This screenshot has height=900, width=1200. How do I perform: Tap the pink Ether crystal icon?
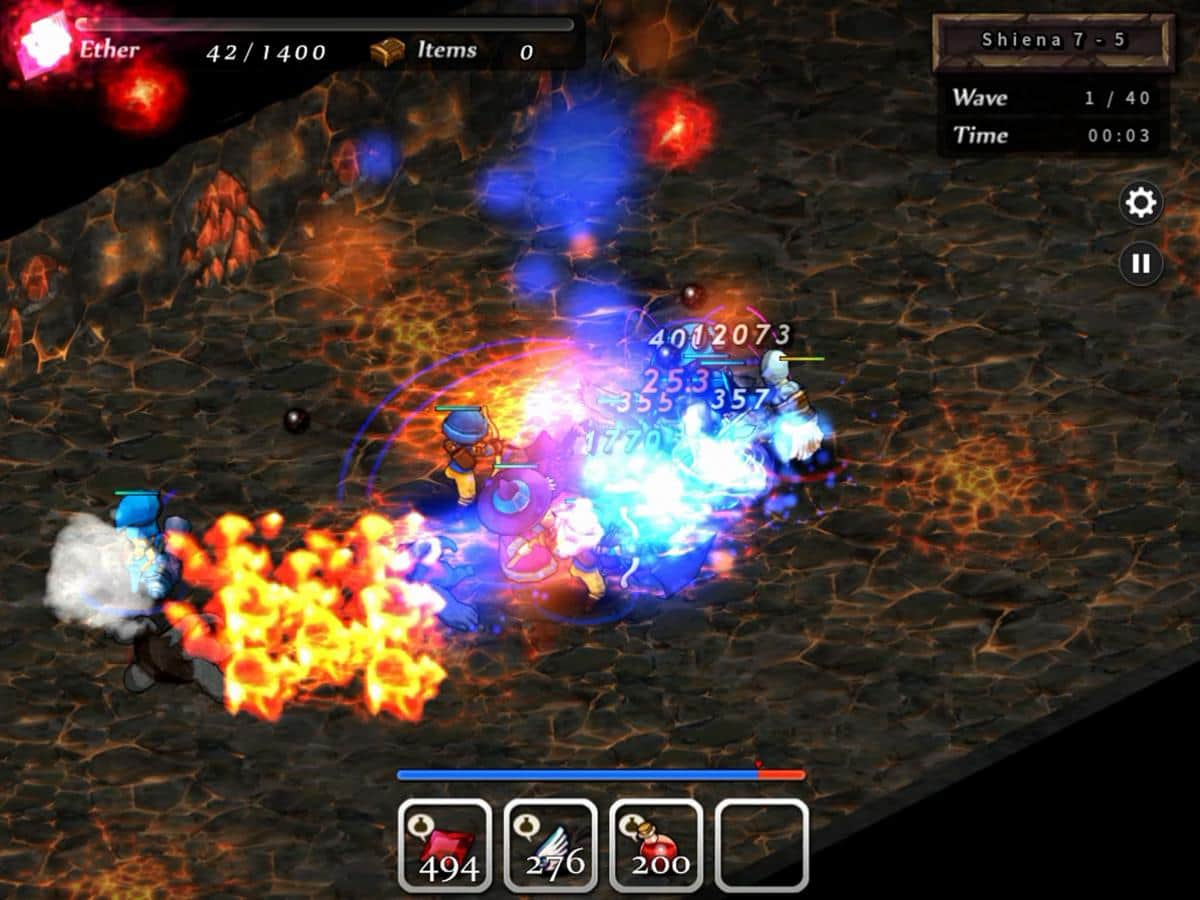(43, 43)
